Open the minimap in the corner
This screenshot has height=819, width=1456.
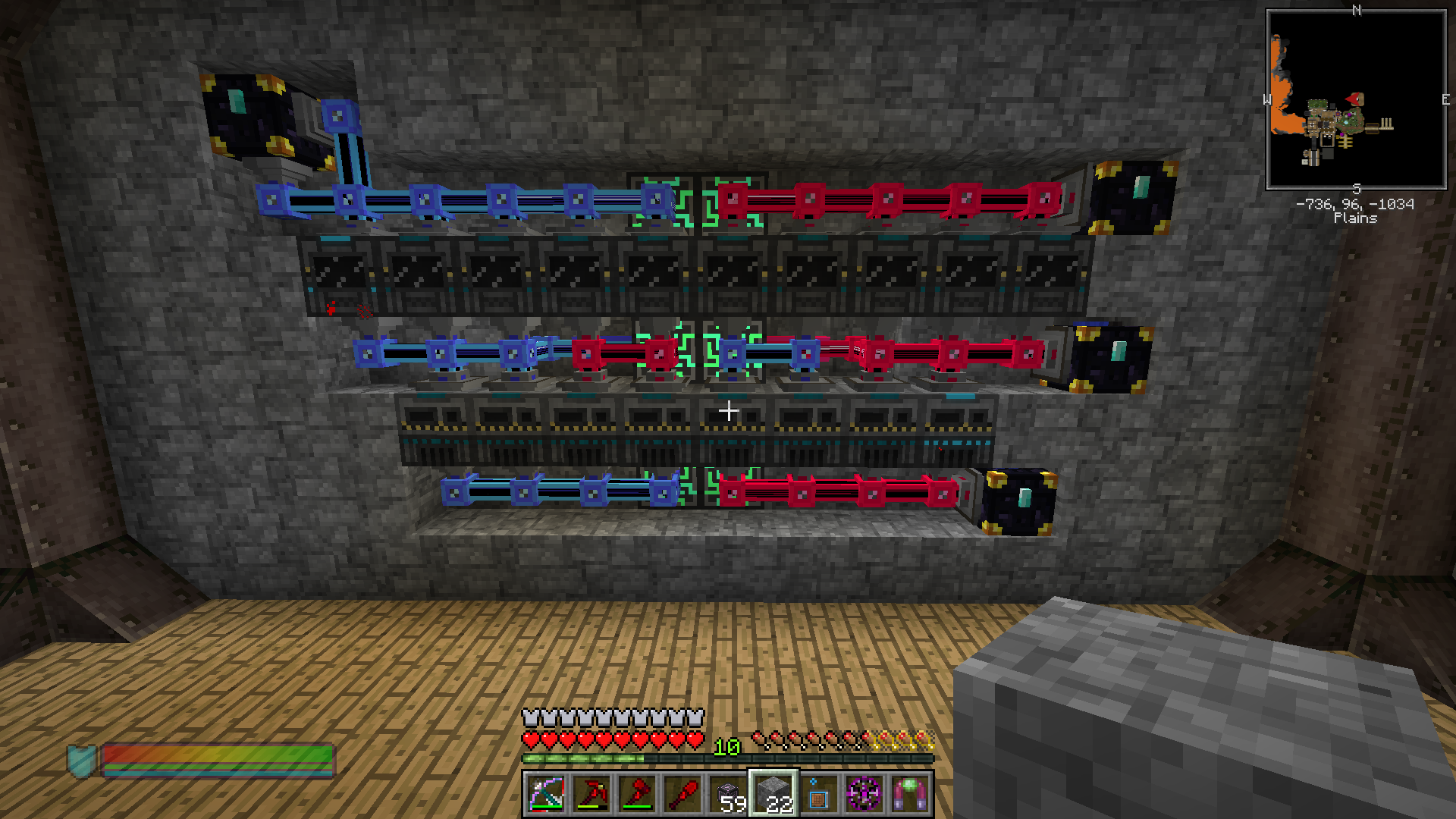coord(1356,99)
